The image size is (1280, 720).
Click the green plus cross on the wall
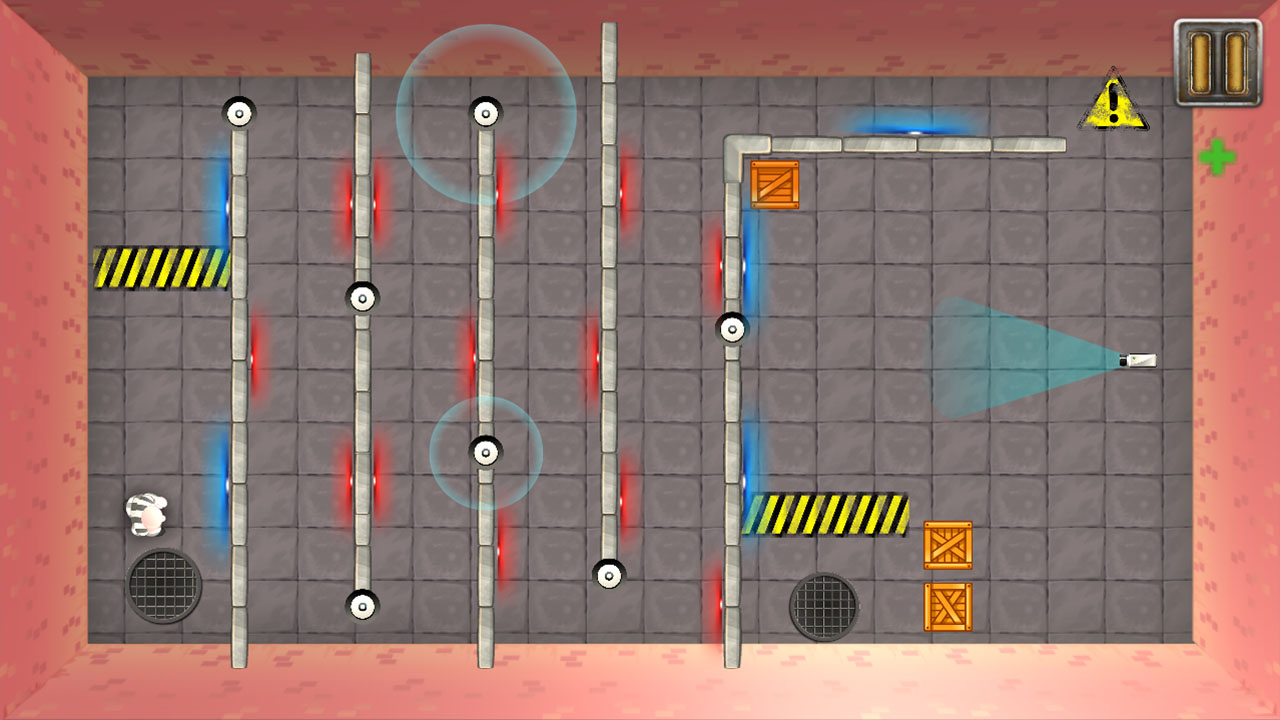point(1218,157)
